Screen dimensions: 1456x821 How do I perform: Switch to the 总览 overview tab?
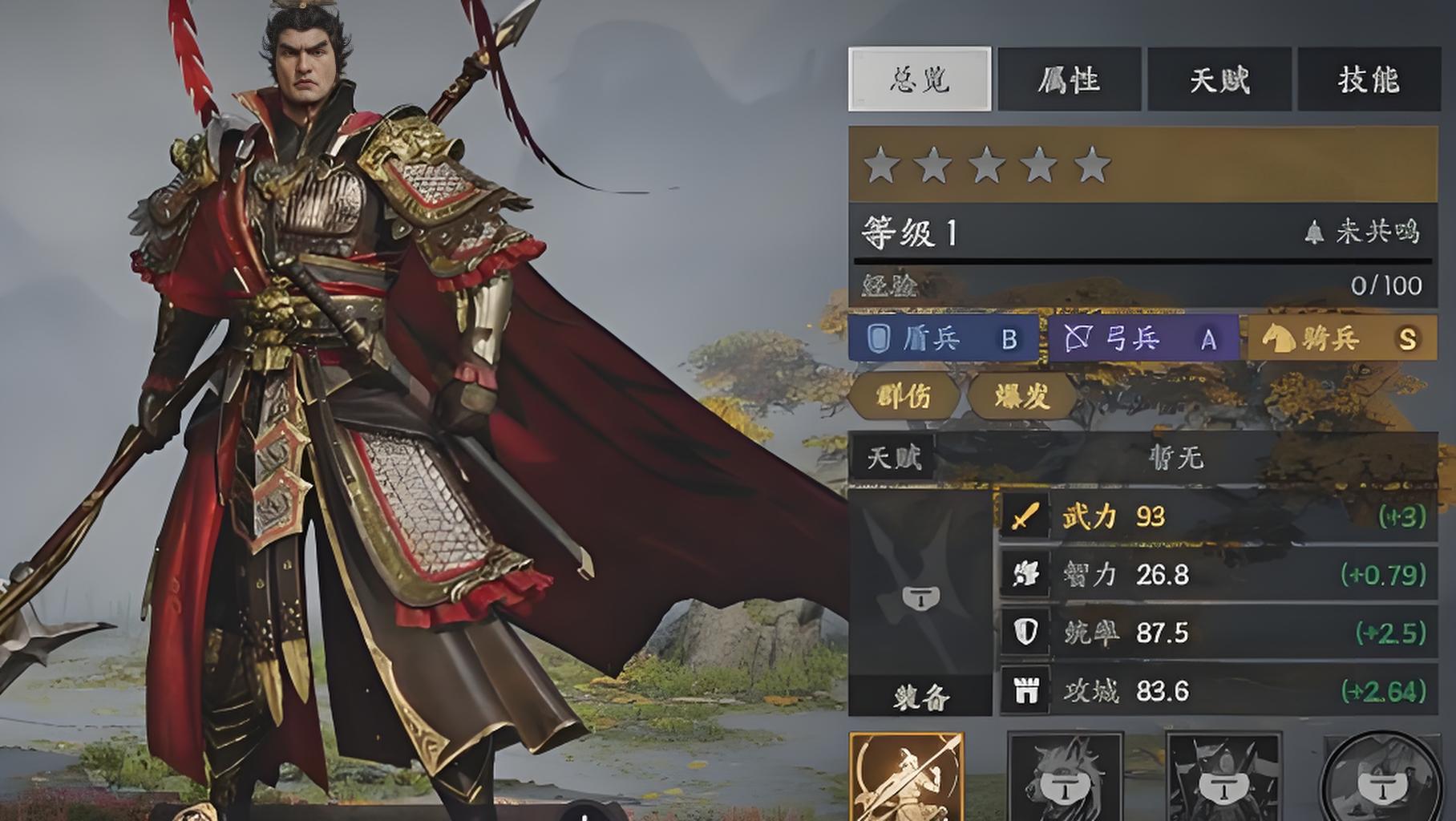tap(920, 79)
